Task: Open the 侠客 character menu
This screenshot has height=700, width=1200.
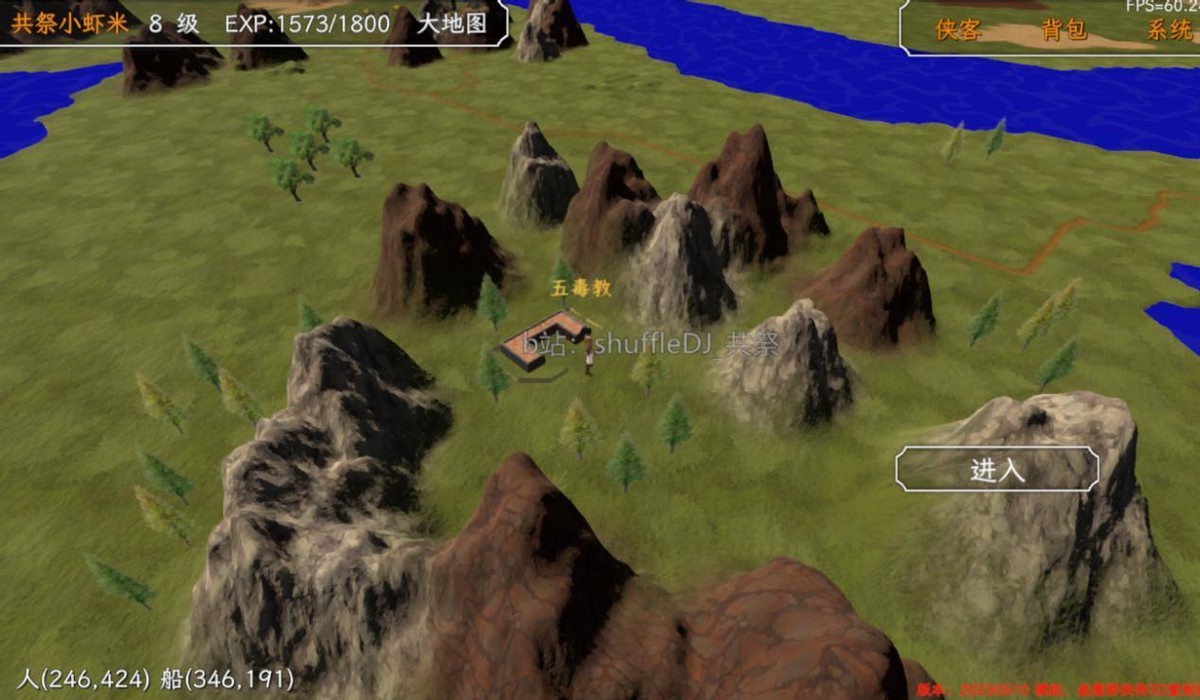Action: 957,30
